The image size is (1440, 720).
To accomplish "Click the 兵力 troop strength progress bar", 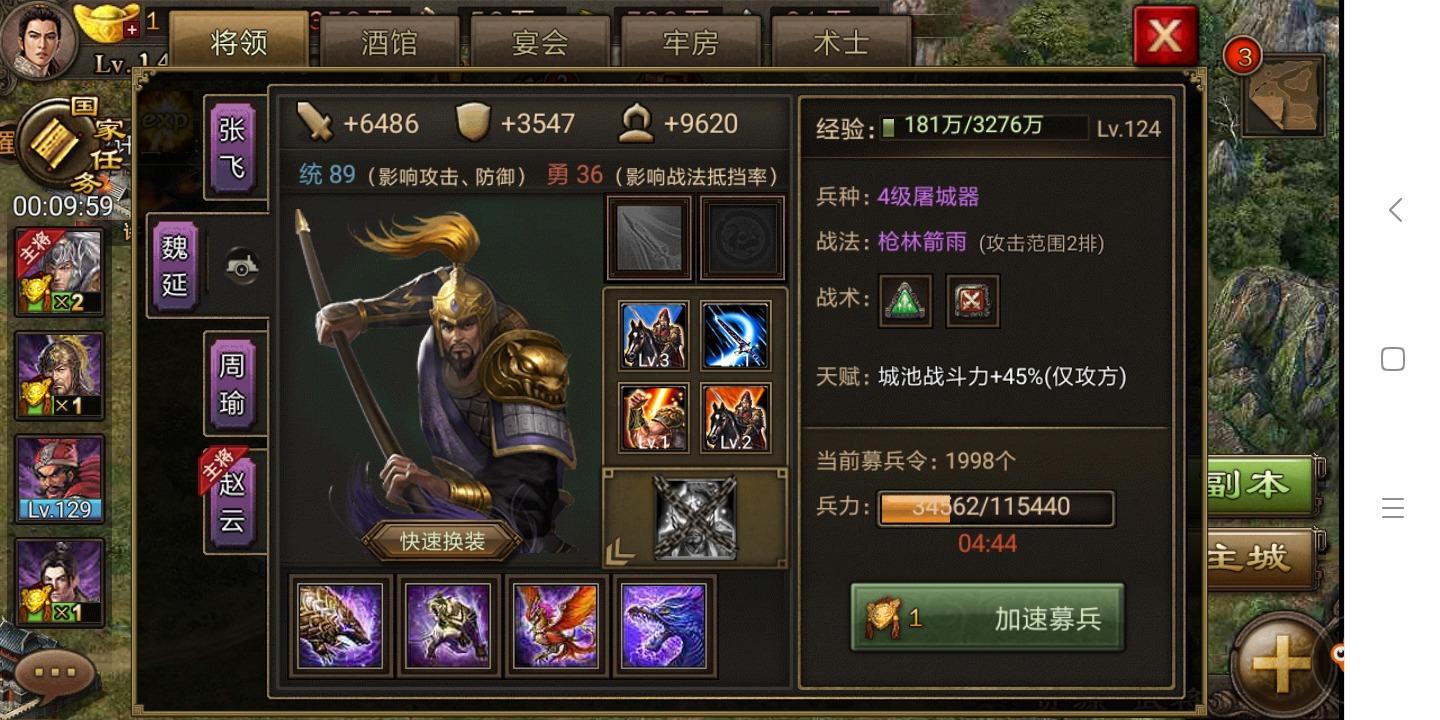I will click(x=993, y=508).
